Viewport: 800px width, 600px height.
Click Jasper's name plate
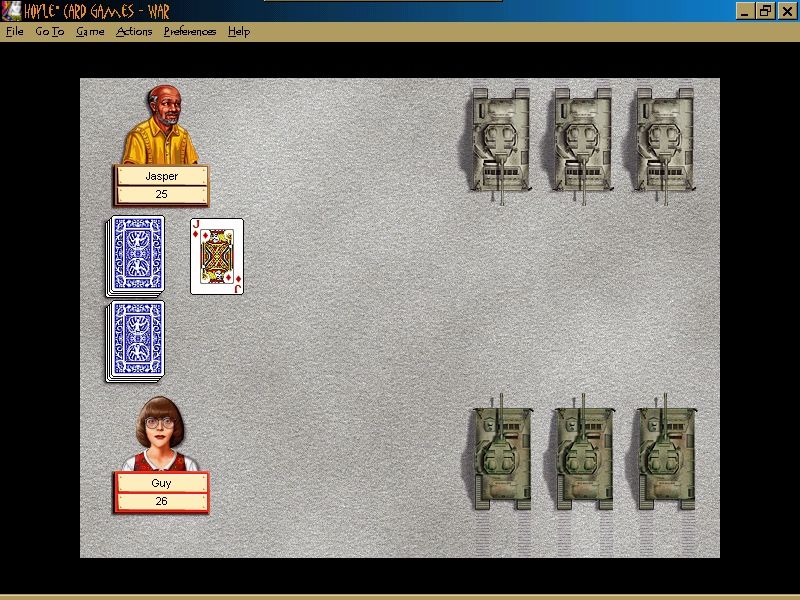coord(161,176)
